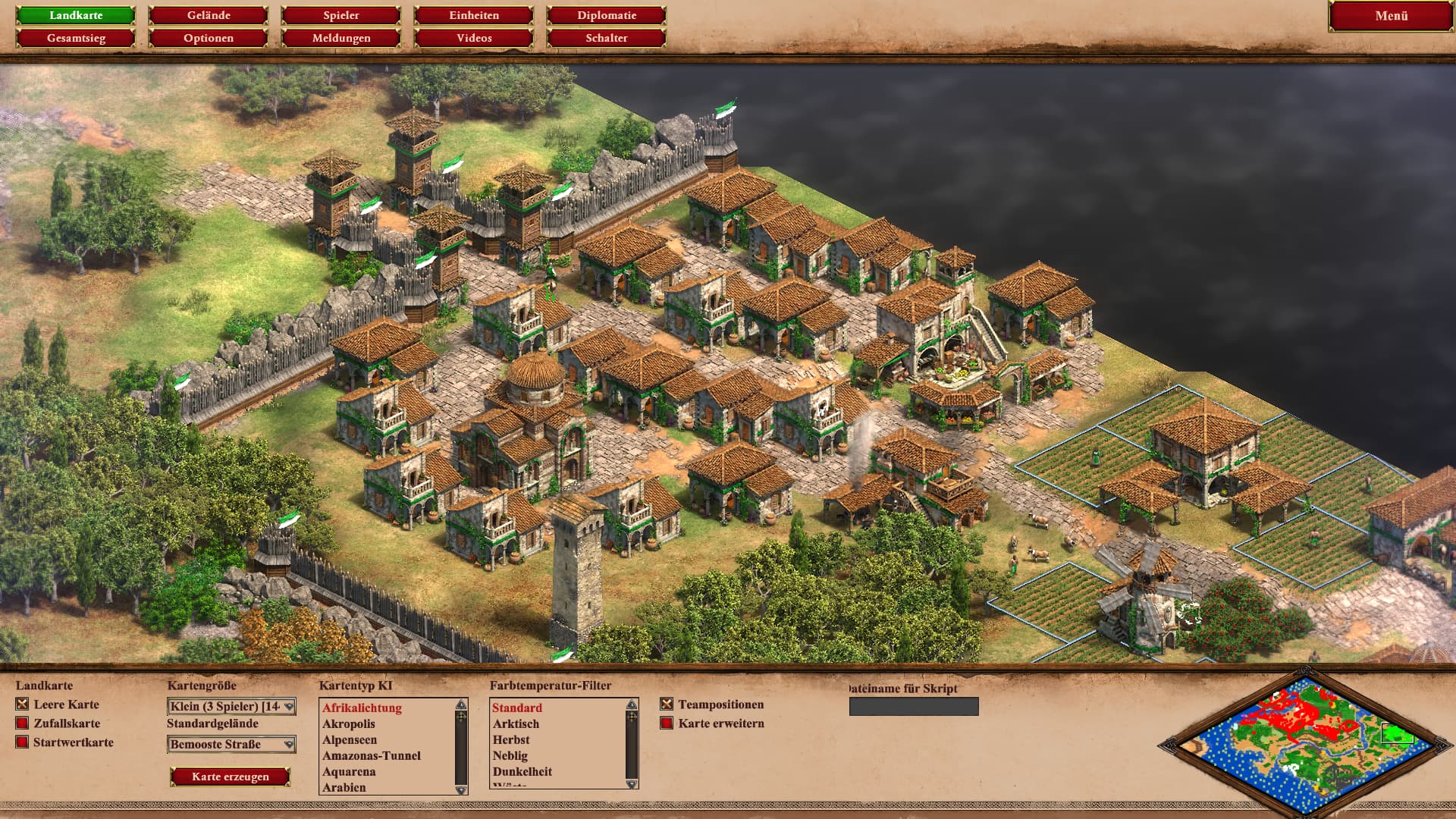Select the Zufallskarte option
The image size is (1456, 819).
coord(23,723)
